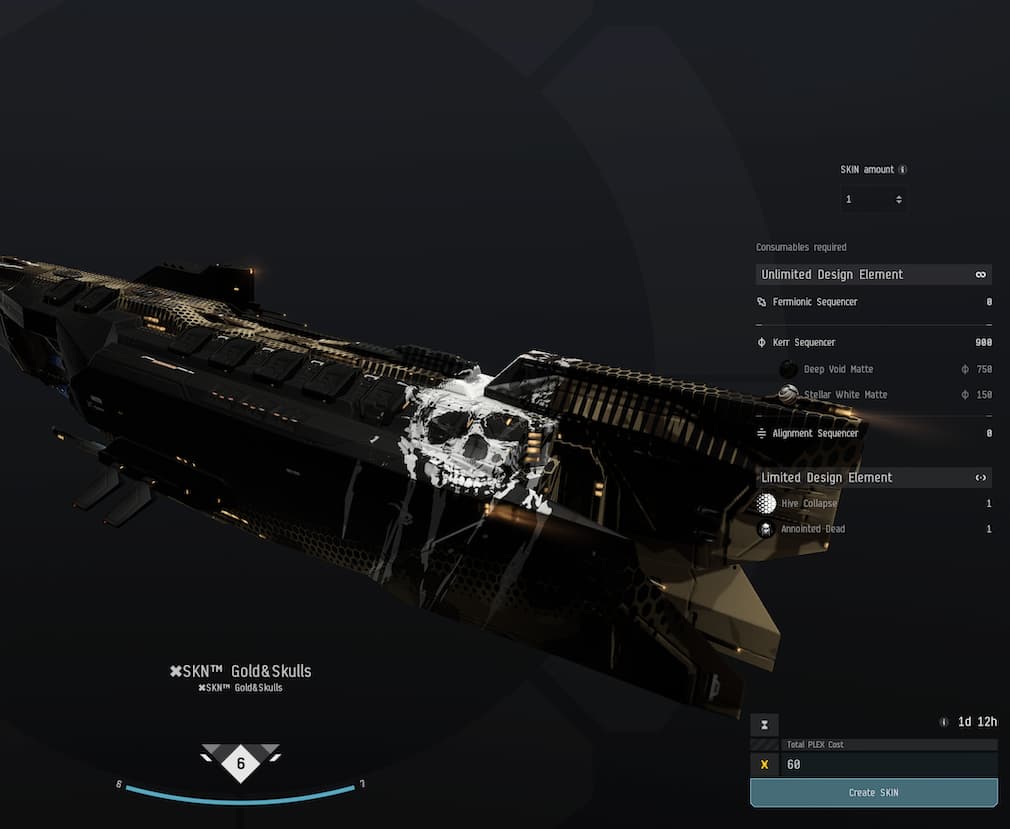This screenshot has height=829, width=1010.
Task: Adjust the SKIN amount stepper arrows
Action: point(899,200)
